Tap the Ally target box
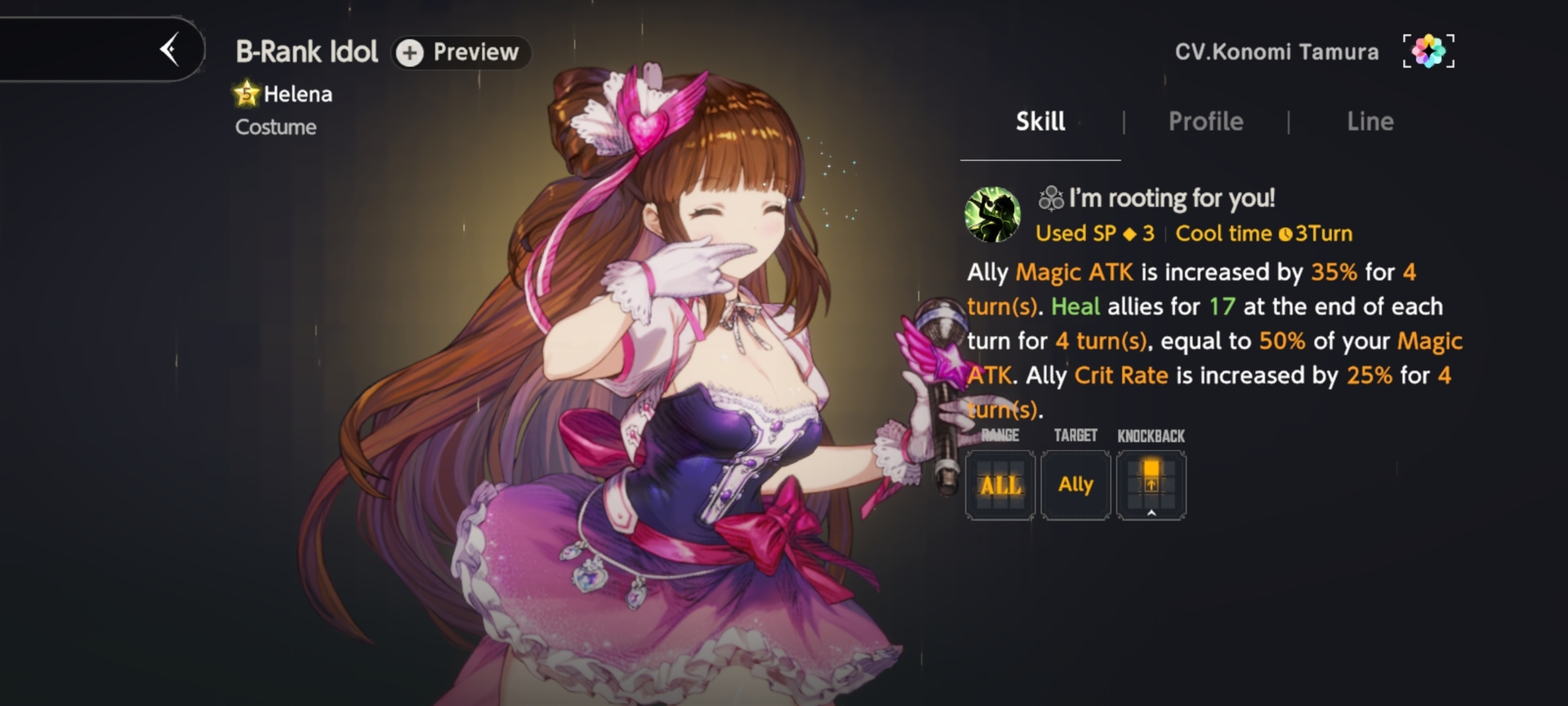Viewport: 1568px width, 706px height. coord(1076,485)
